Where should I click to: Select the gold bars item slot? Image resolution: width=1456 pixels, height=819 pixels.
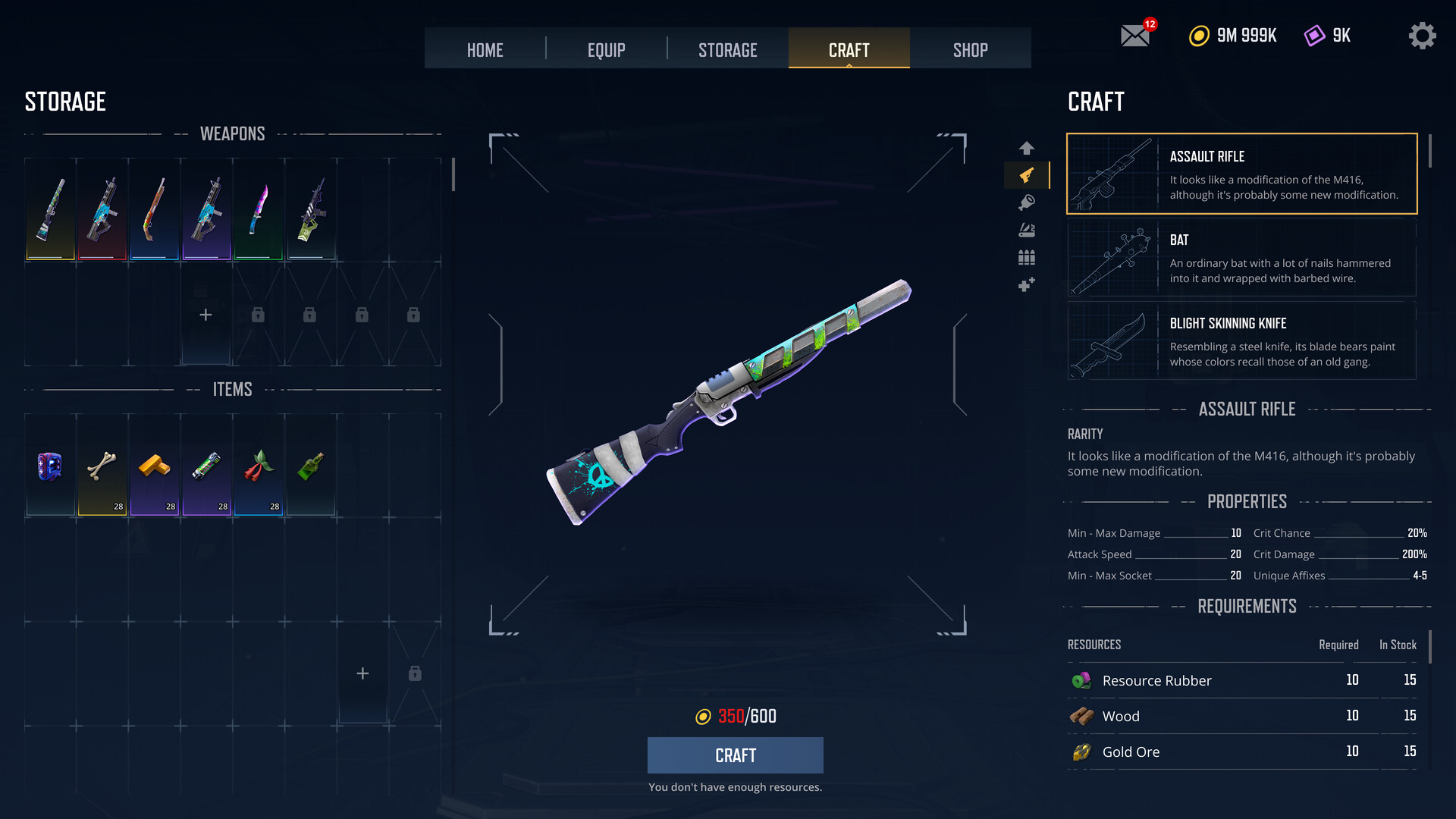154,466
